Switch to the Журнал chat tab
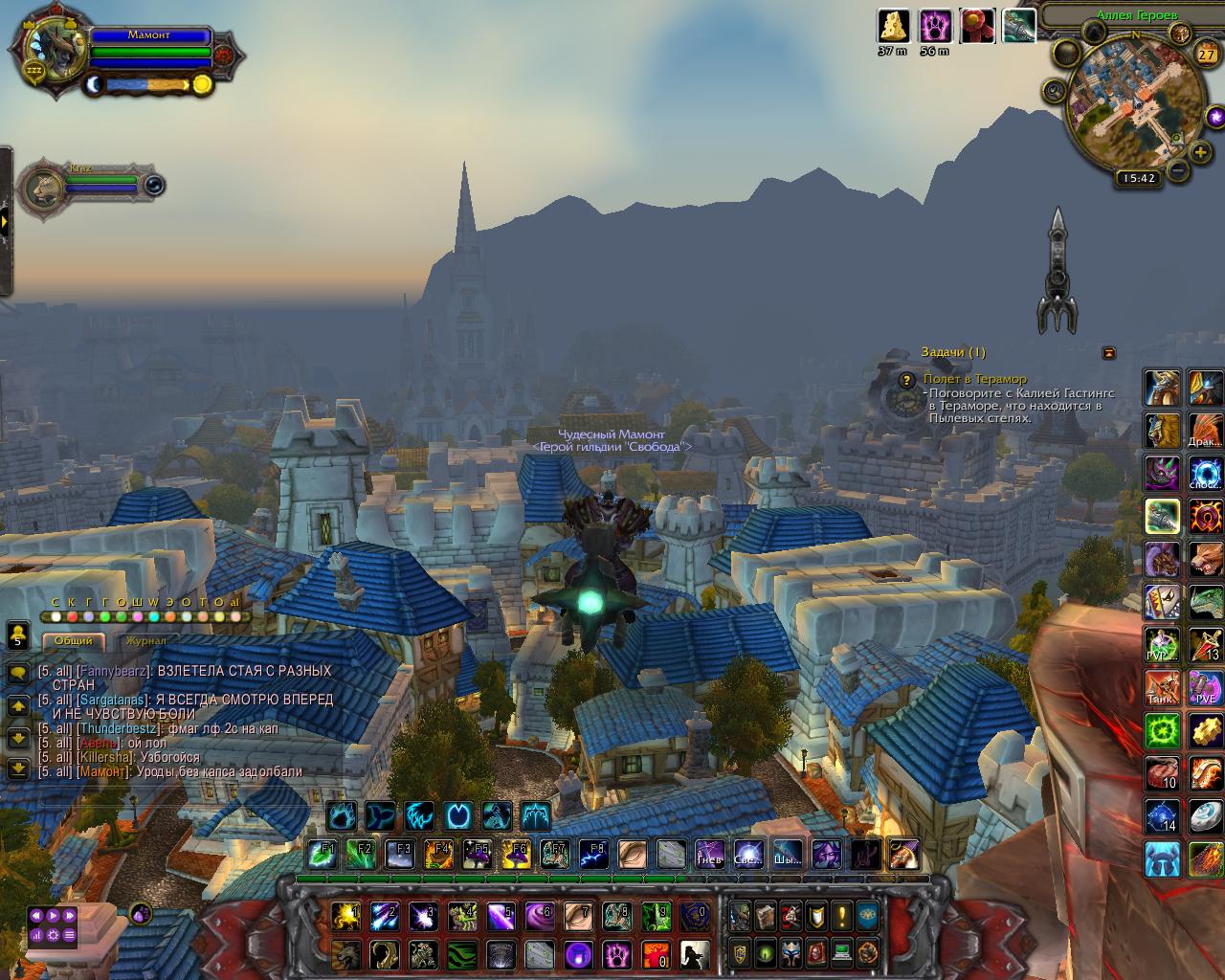 tap(145, 640)
